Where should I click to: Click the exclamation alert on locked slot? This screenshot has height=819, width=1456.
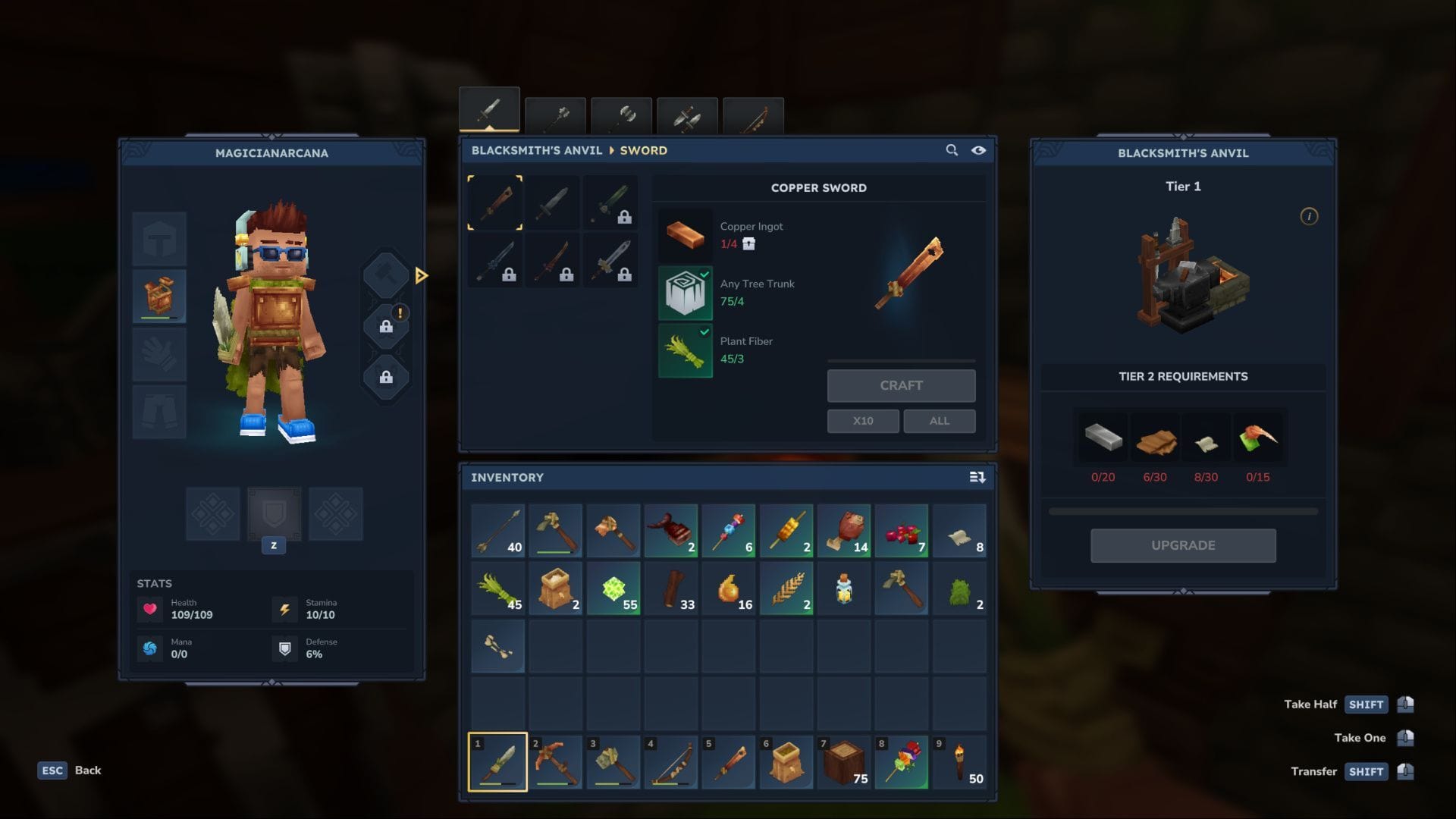(400, 312)
